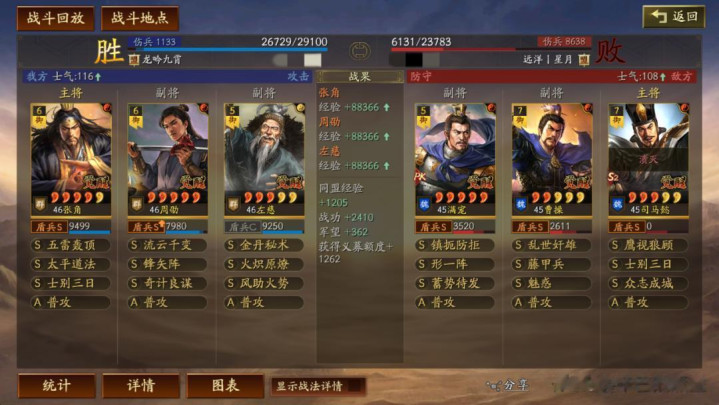This screenshot has width=719, height=405.
Task: Inspect the 锋矢阵 skill
Action: pyautogui.click(x=167, y=264)
